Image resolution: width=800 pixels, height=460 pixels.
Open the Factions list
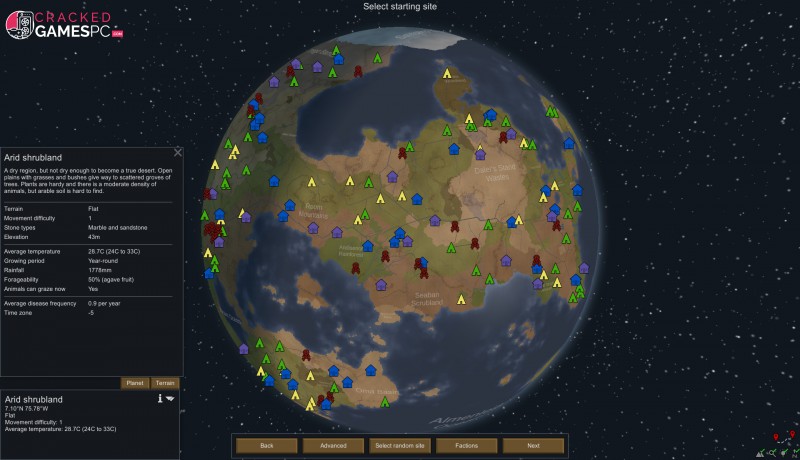point(466,445)
